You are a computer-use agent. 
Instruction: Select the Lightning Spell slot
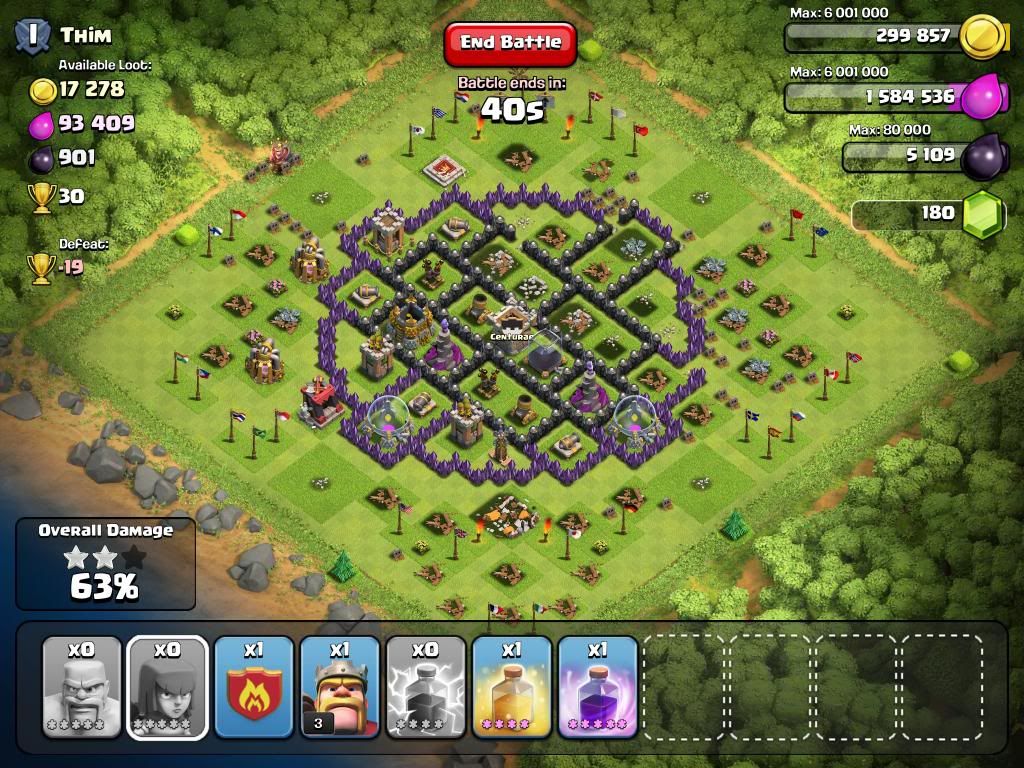click(x=426, y=687)
